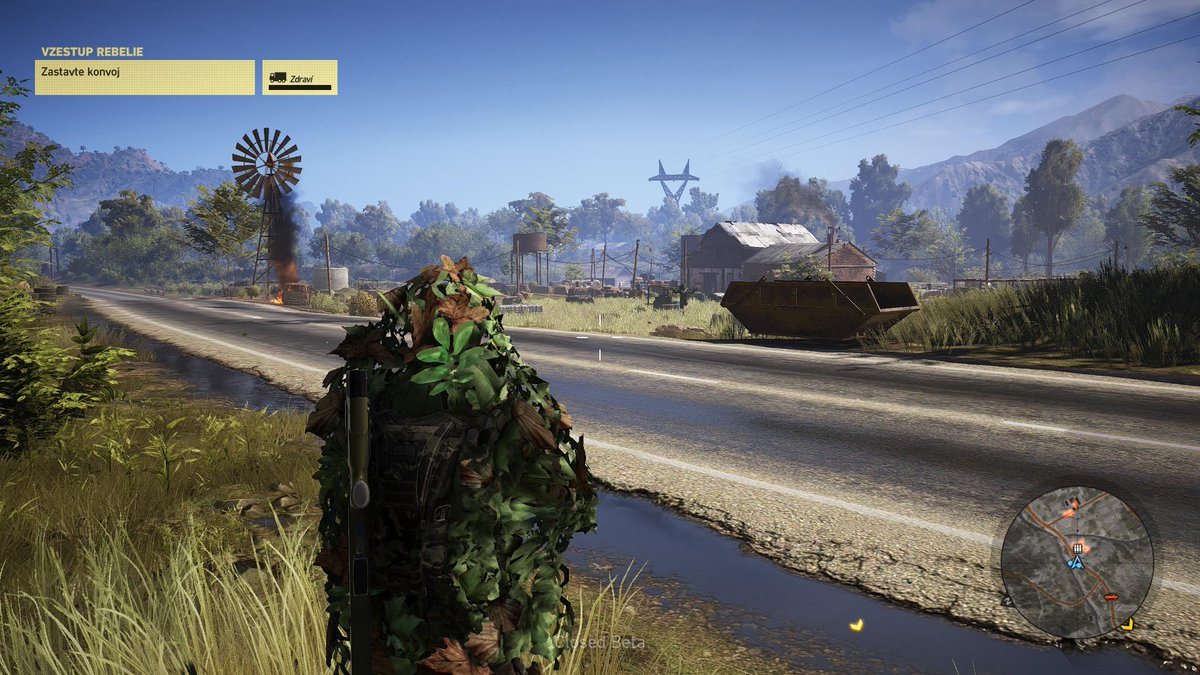Select the yellow chevron marker on the minimap edge
This screenshot has height=675, width=1200.
(1127, 624)
